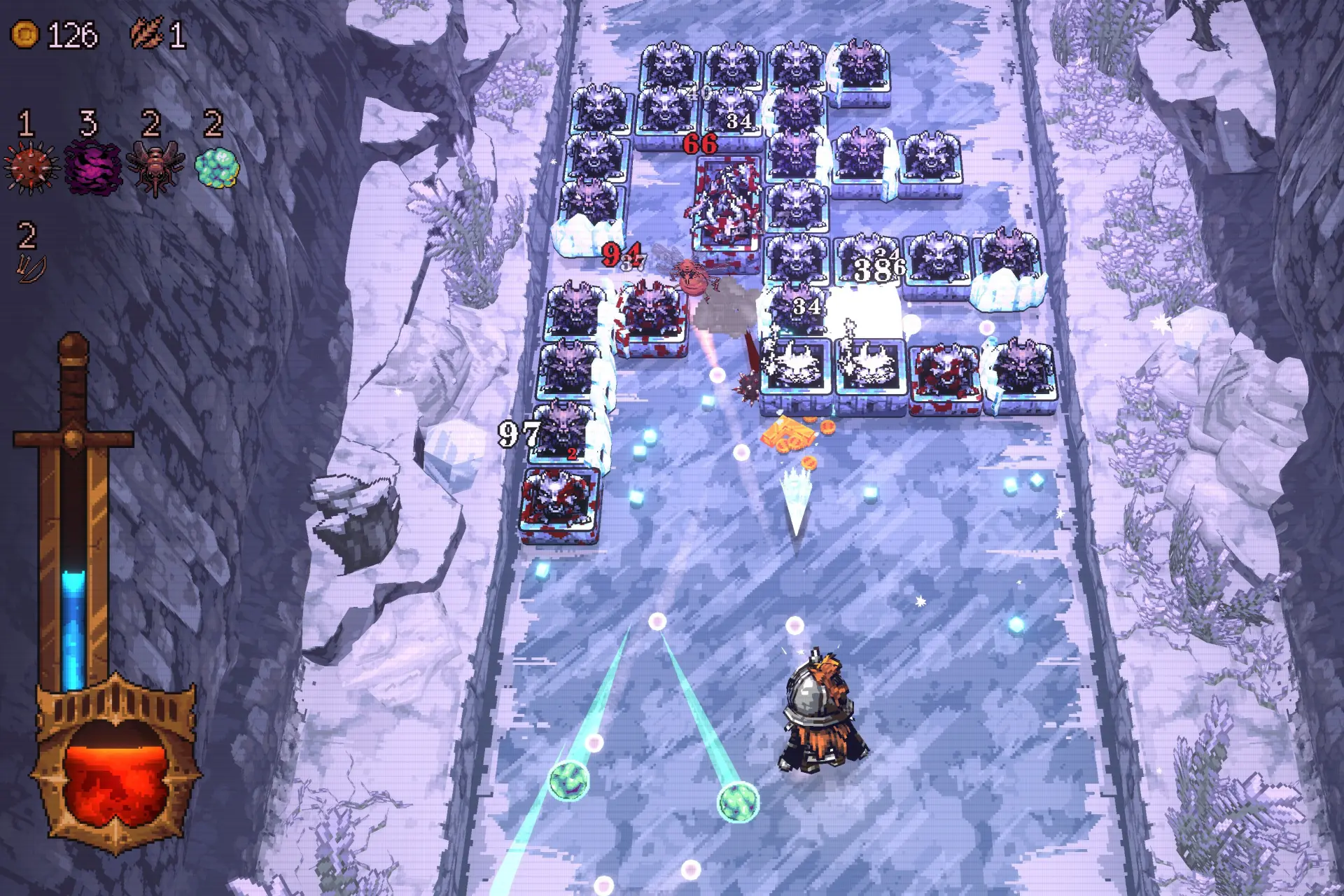Select the red spiked ball icon
The image size is (1344, 896).
click(x=29, y=168)
